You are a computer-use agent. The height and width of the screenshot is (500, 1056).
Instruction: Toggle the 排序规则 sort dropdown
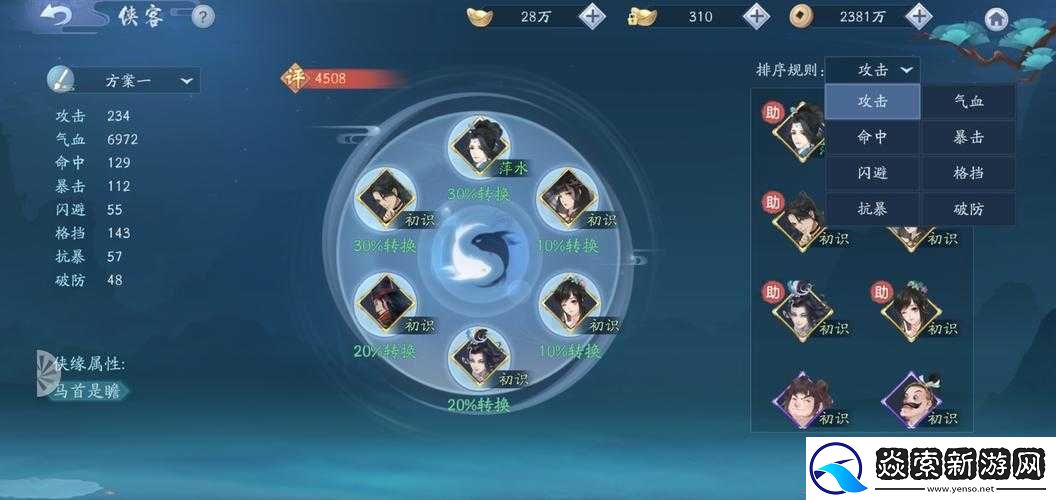tap(873, 70)
